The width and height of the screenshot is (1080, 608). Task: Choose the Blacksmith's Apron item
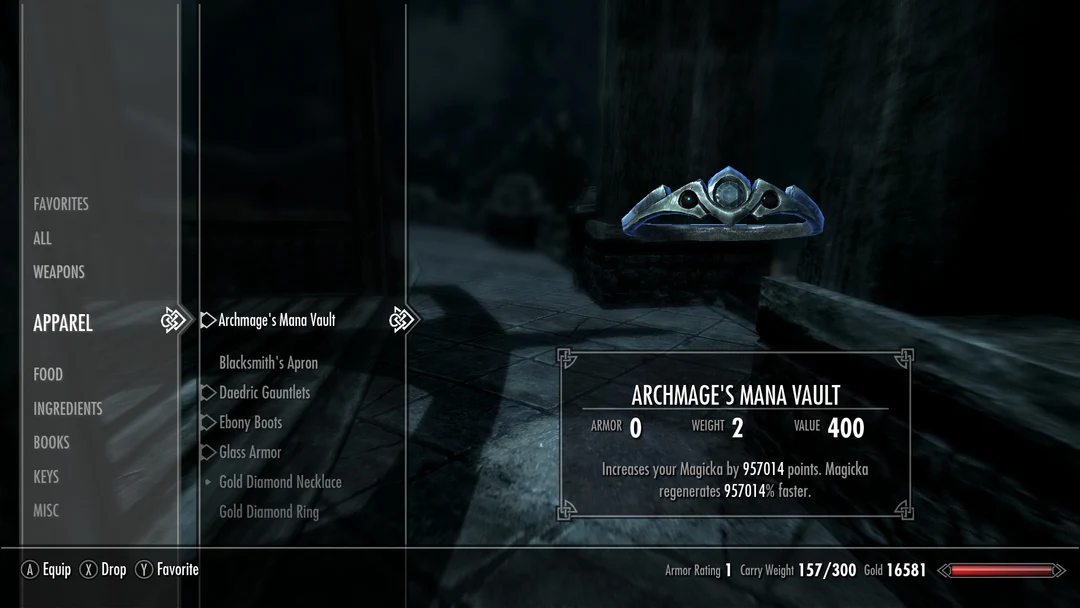click(x=268, y=363)
